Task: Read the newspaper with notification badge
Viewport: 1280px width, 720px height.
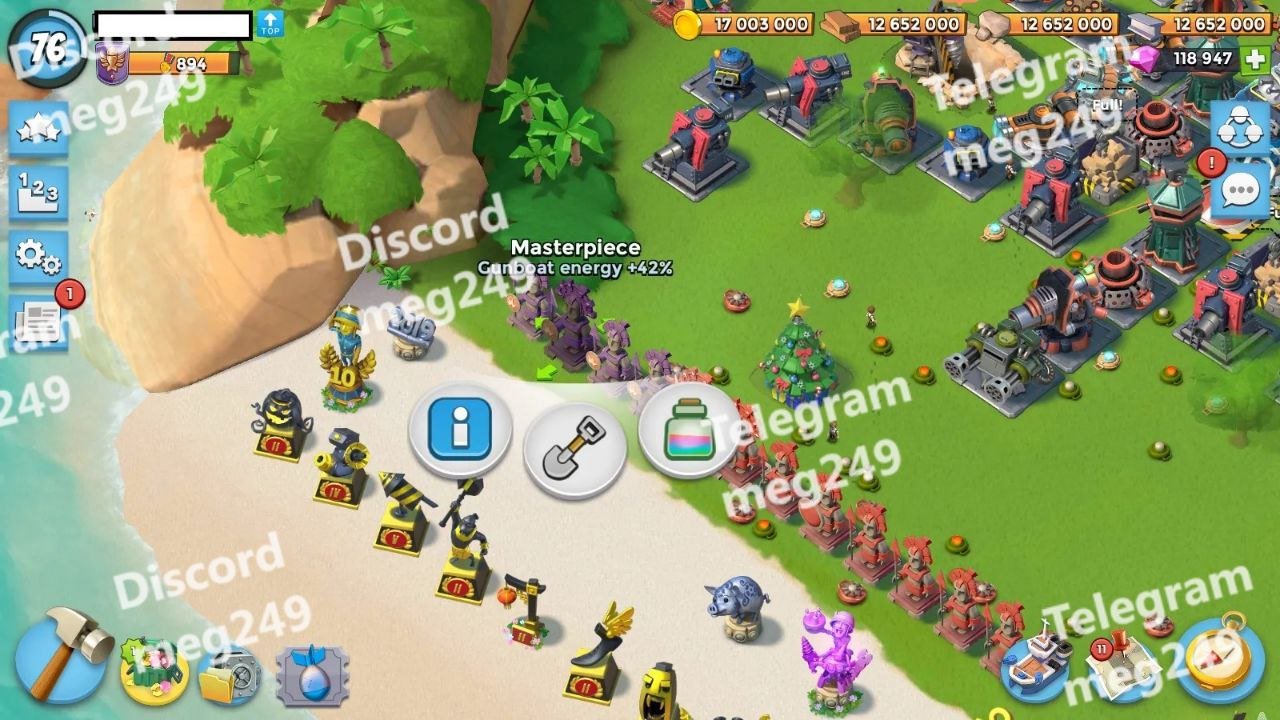Action: pos(40,322)
